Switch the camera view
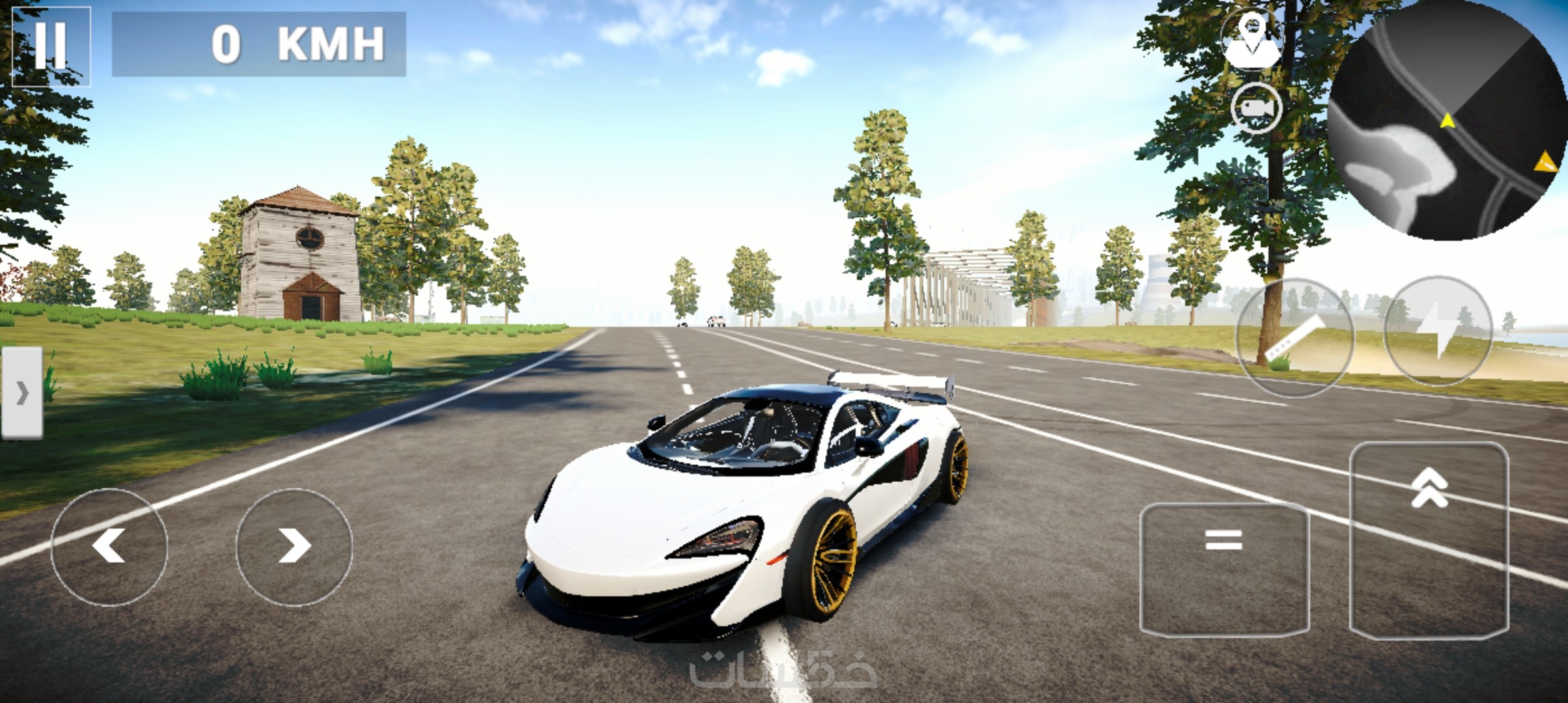 (1256, 108)
